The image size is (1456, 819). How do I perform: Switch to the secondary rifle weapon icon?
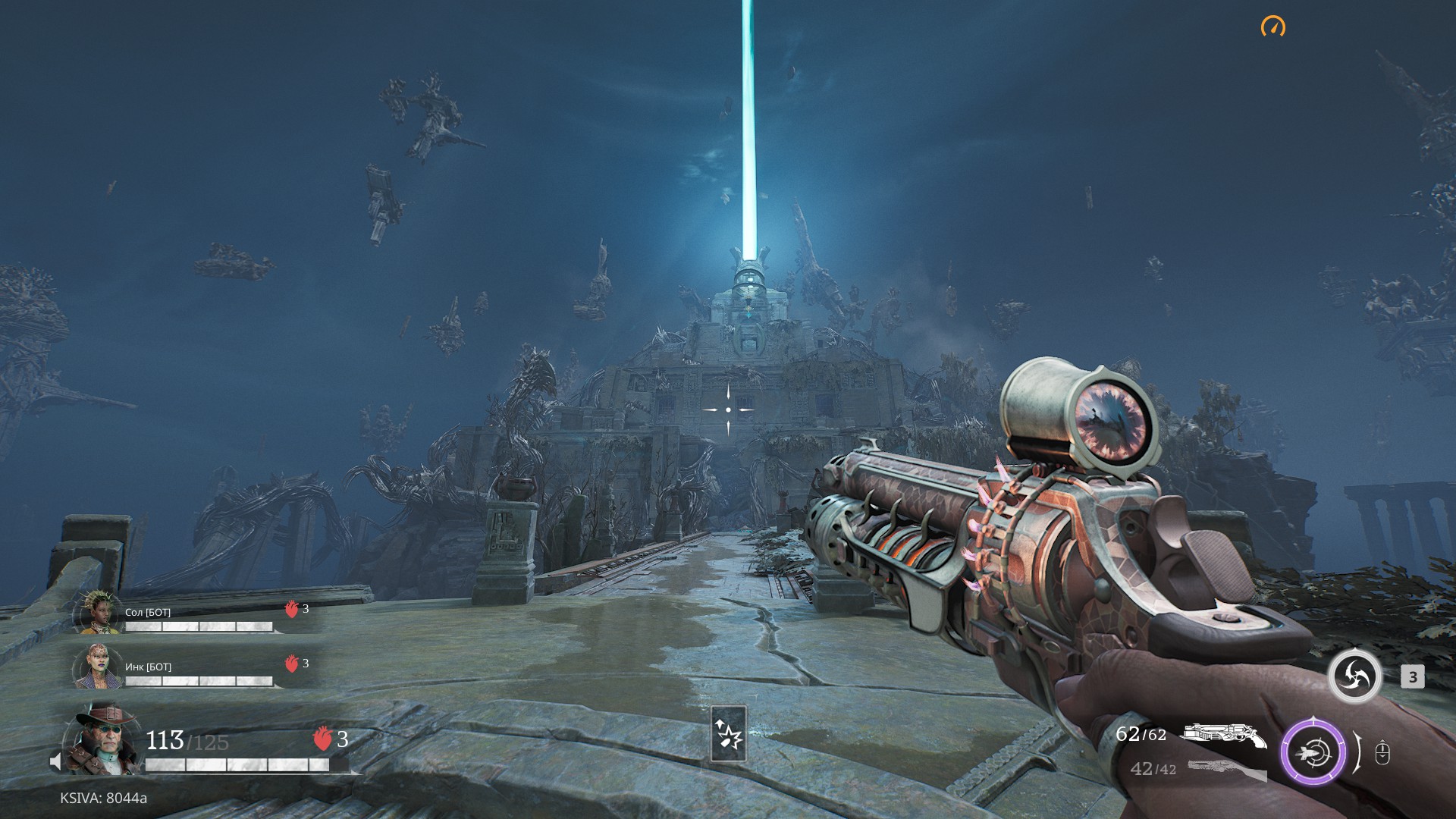coord(1226,769)
